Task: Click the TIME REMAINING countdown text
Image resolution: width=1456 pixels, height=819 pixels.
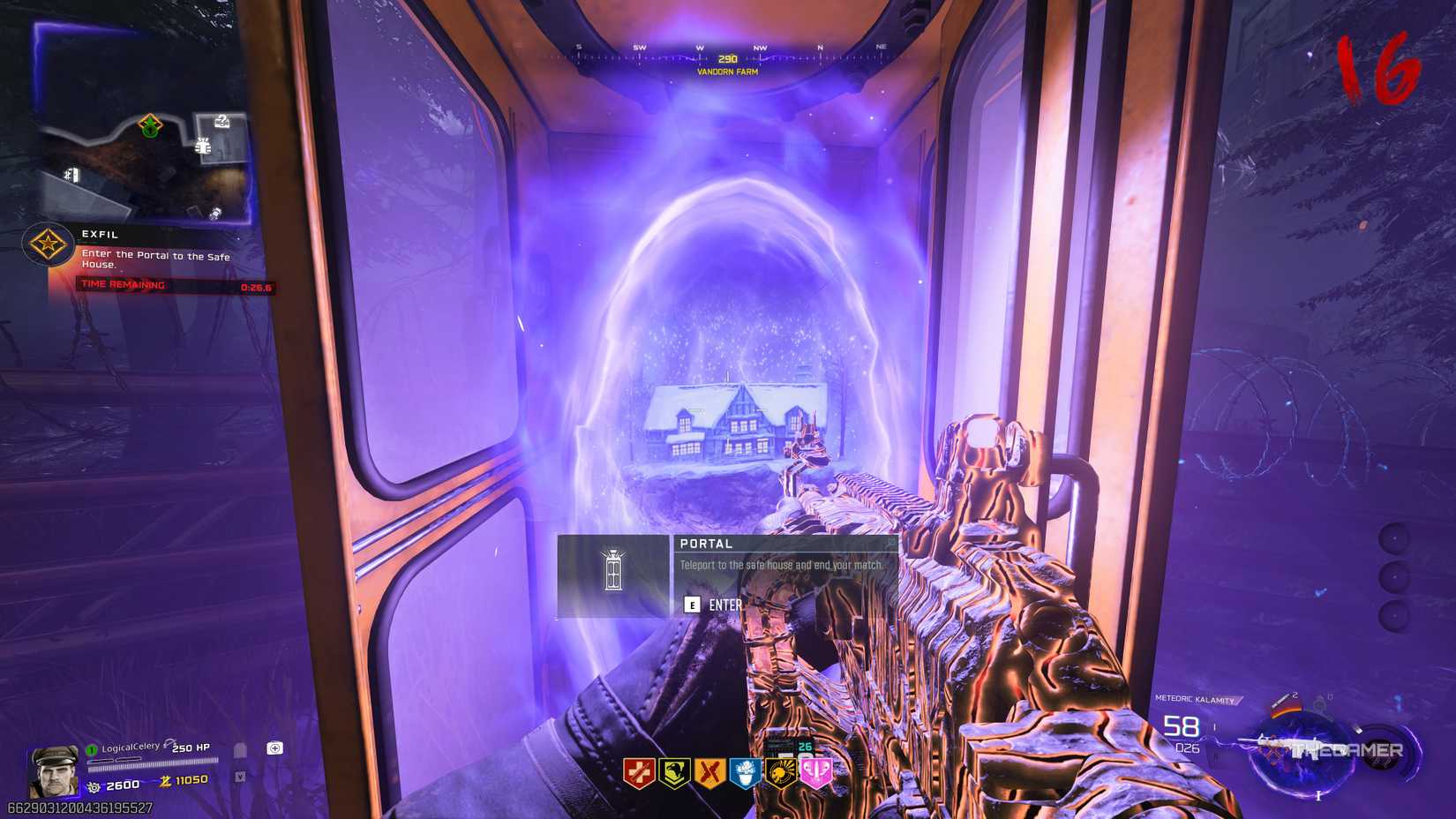Action: click(x=123, y=284)
